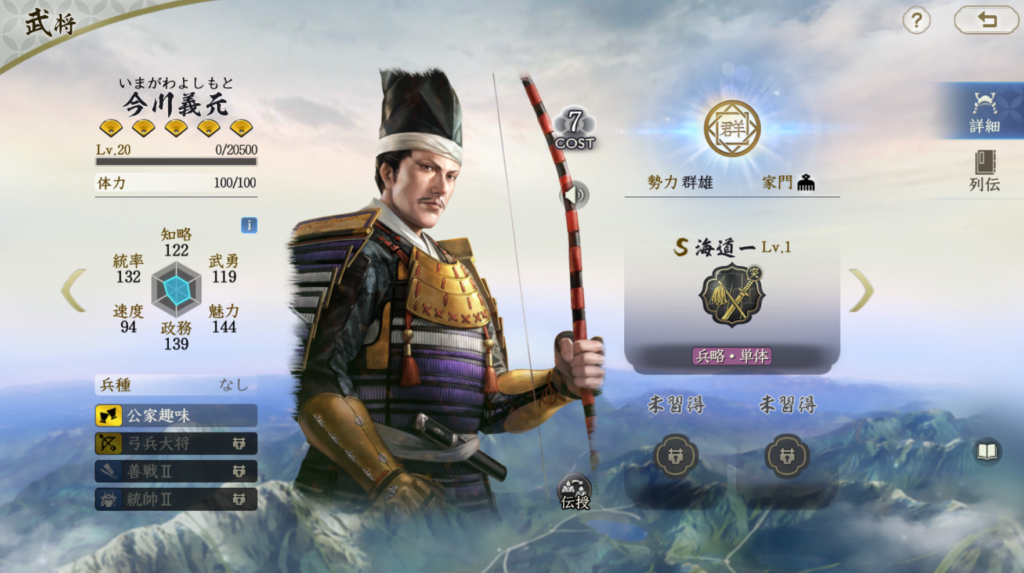Show the previous officer with left arrow
Image resolution: width=1024 pixels, height=573 pixels.
click(x=73, y=290)
